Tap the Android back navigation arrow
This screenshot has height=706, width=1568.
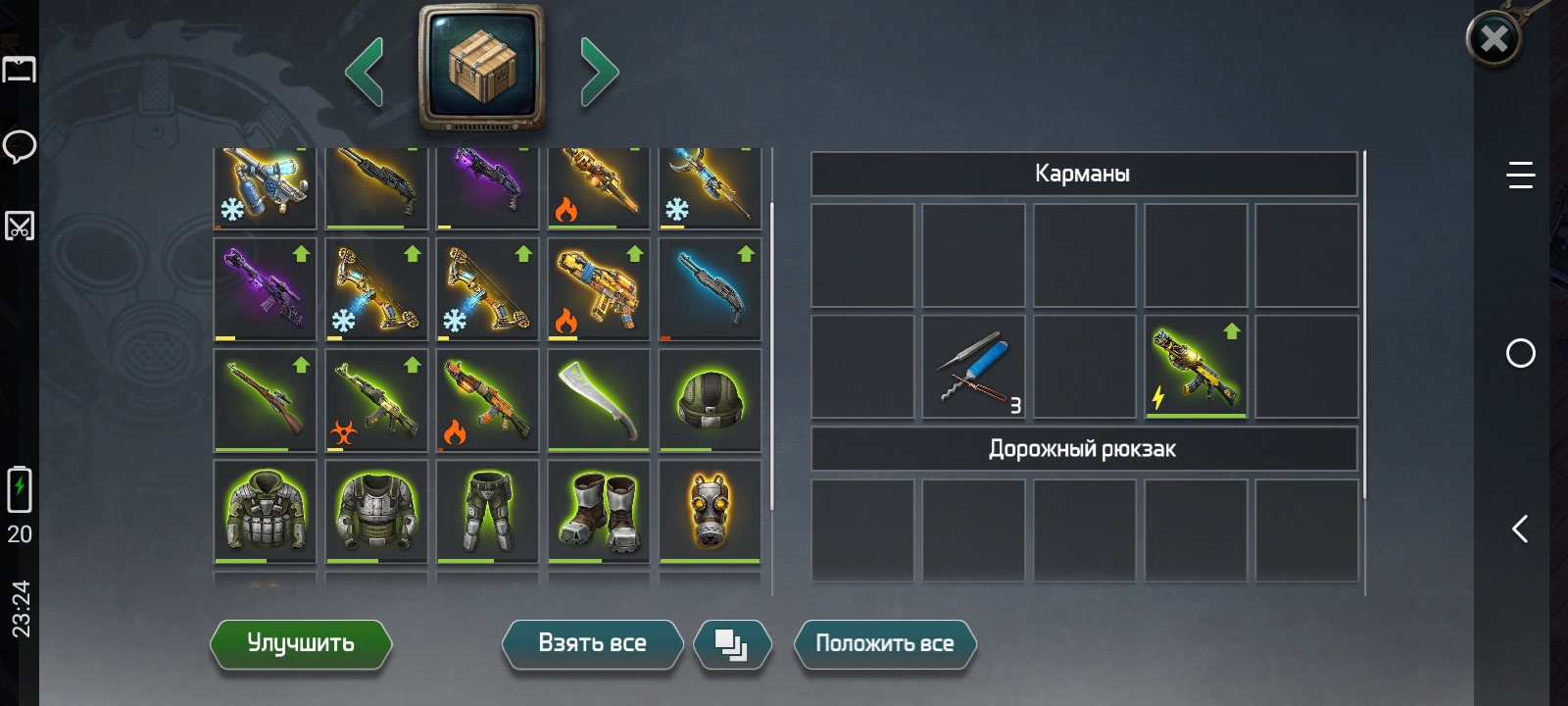[x=1520, y=529]
